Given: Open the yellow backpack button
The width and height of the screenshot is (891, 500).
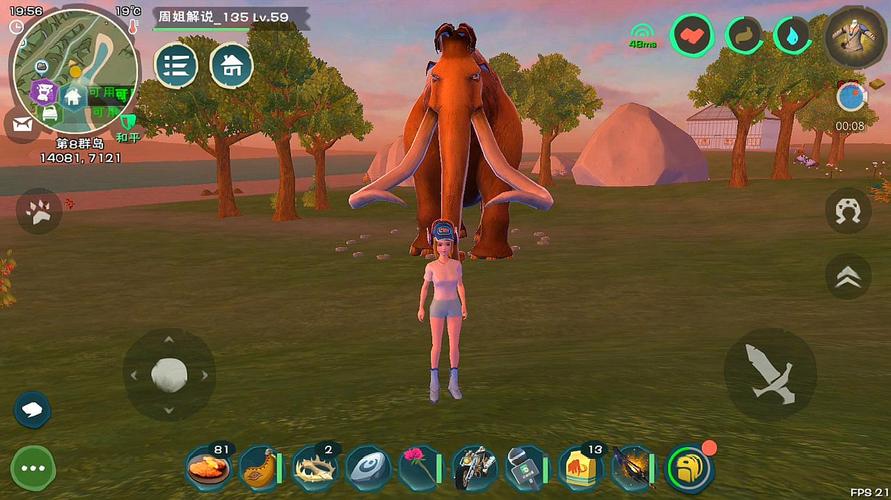Looking at the screenshot, I should point(689,466).
